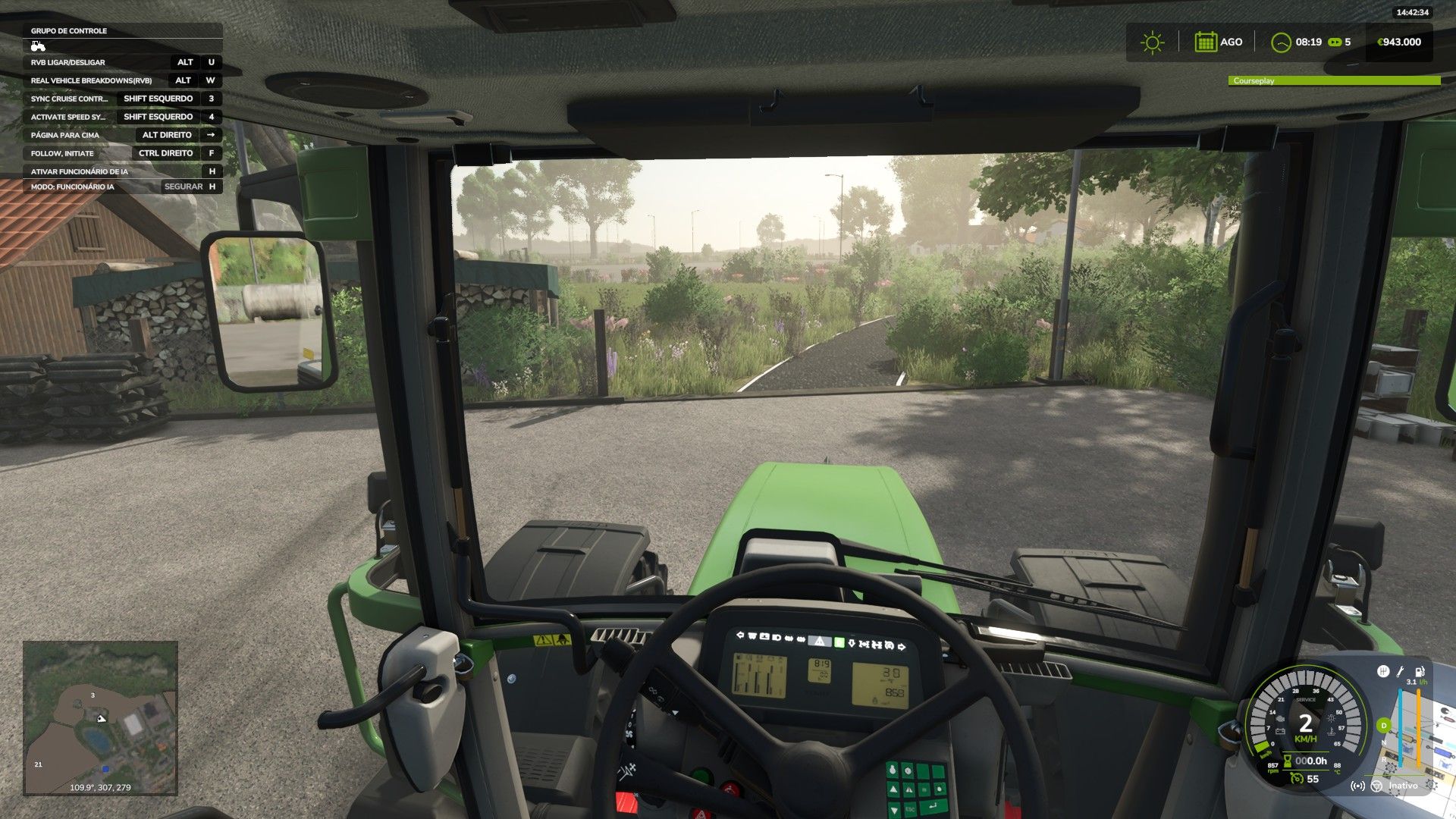
Task: Select the green D drive gear indicator
Action: (x=1383, y=726)
